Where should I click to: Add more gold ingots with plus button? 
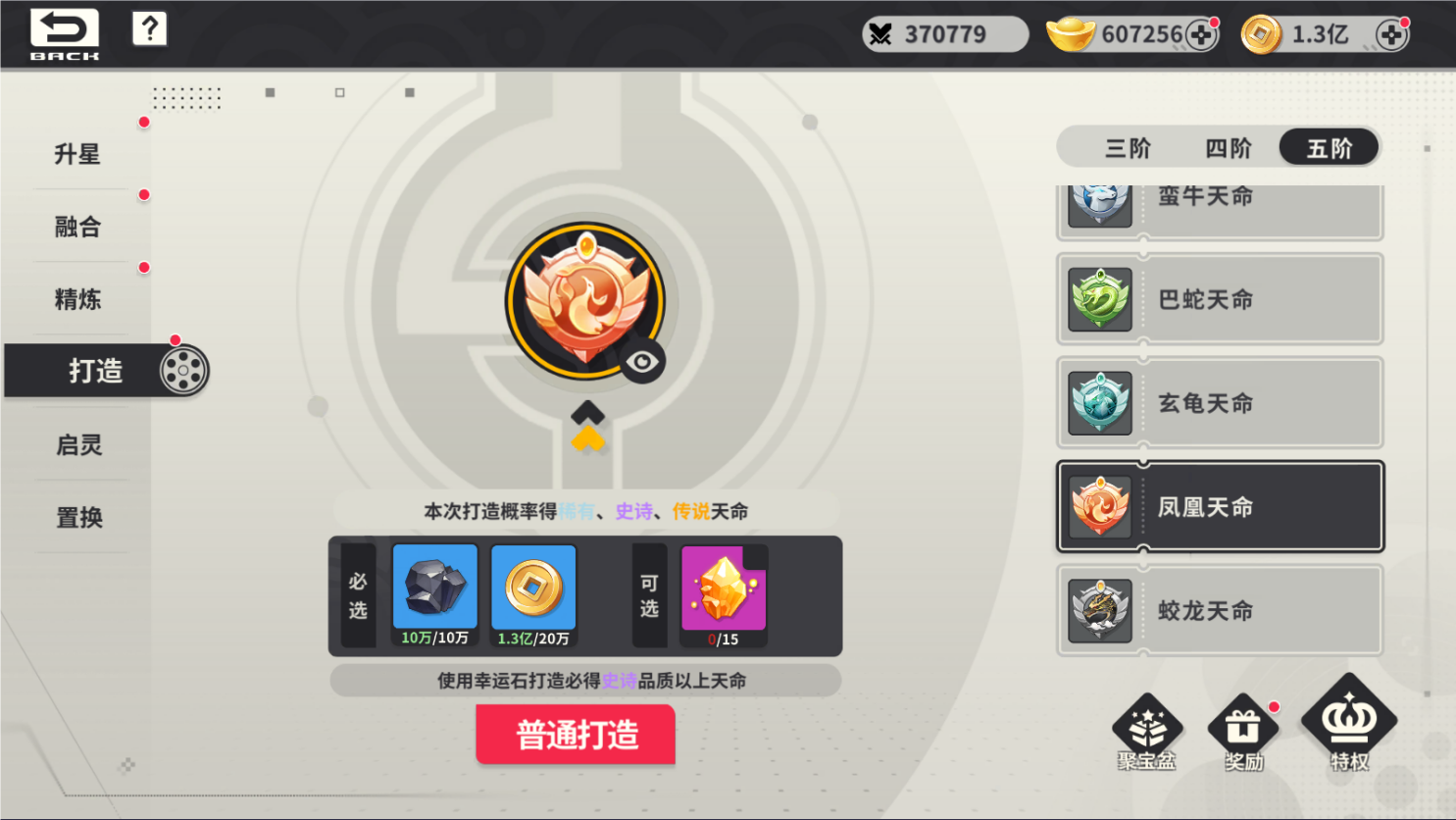[1201, 35]
